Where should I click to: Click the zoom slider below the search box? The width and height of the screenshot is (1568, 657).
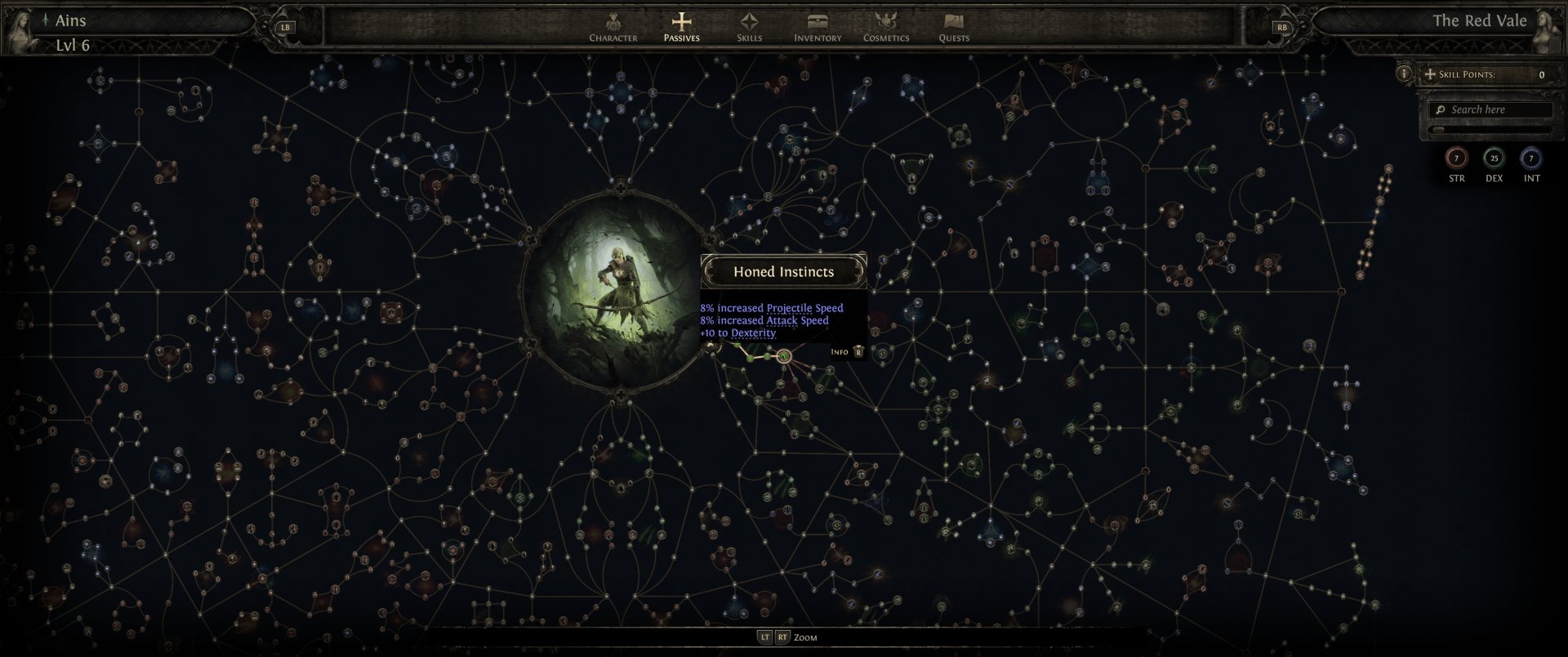point(1491,129)
